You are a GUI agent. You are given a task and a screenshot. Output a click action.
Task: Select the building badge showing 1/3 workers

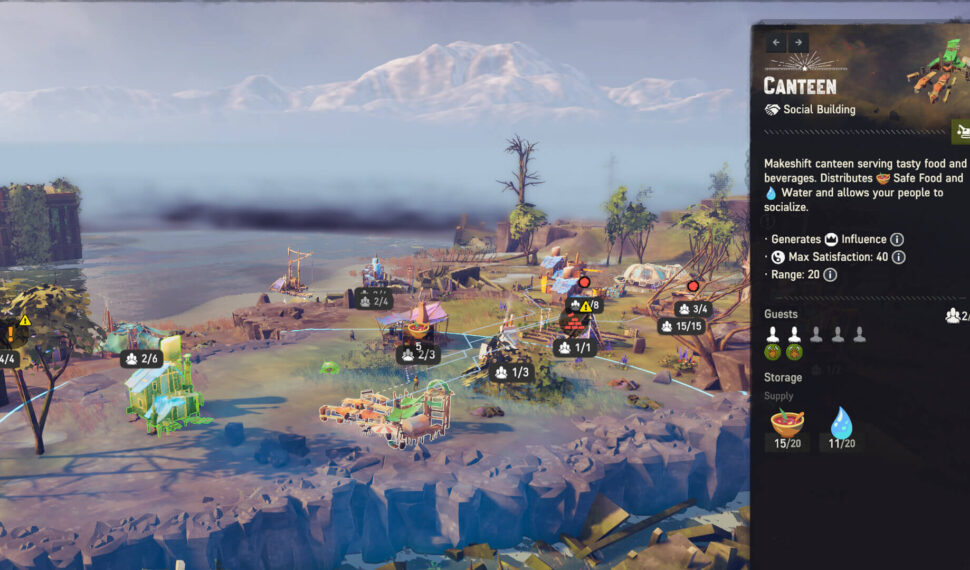coord(511,372)
